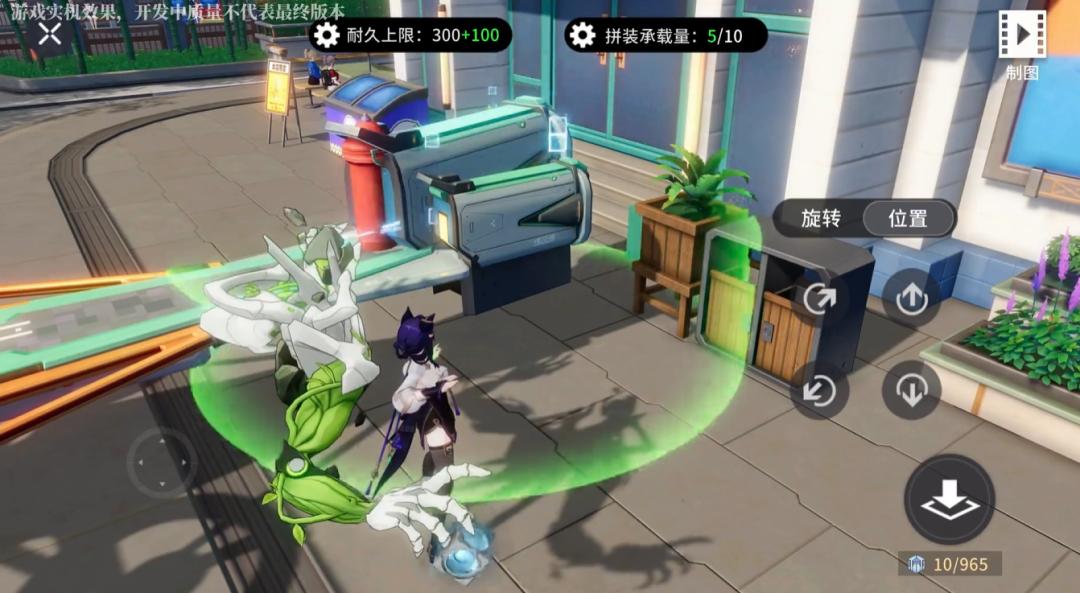Tap the counter-clockwise rotate arrow button
Image resolution: width=1080 pixels, height=593 pixels.
(x=820, y=389)
